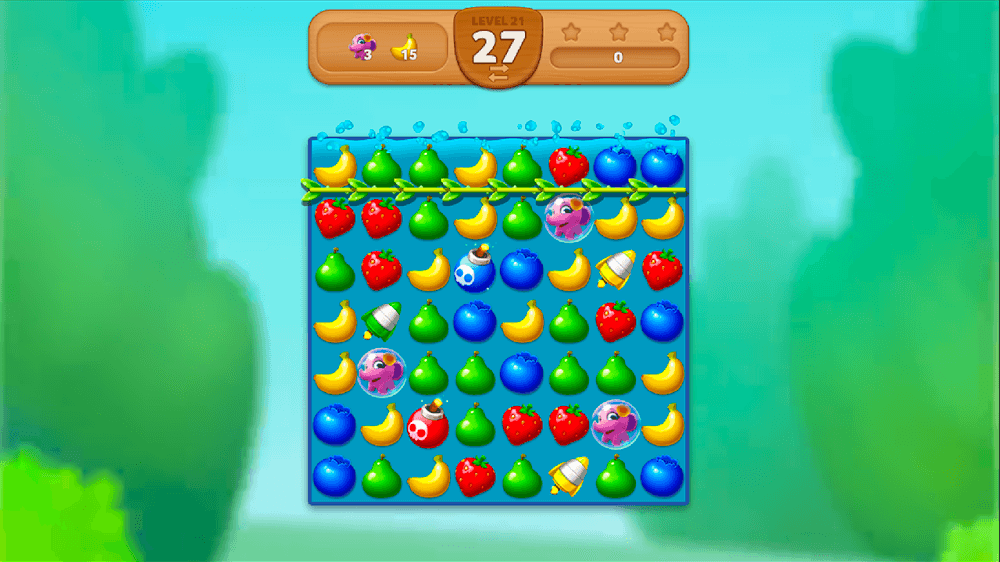Click the banana goal icon
The height and width of the screenshot is (562, 1000).
point(403,46)
